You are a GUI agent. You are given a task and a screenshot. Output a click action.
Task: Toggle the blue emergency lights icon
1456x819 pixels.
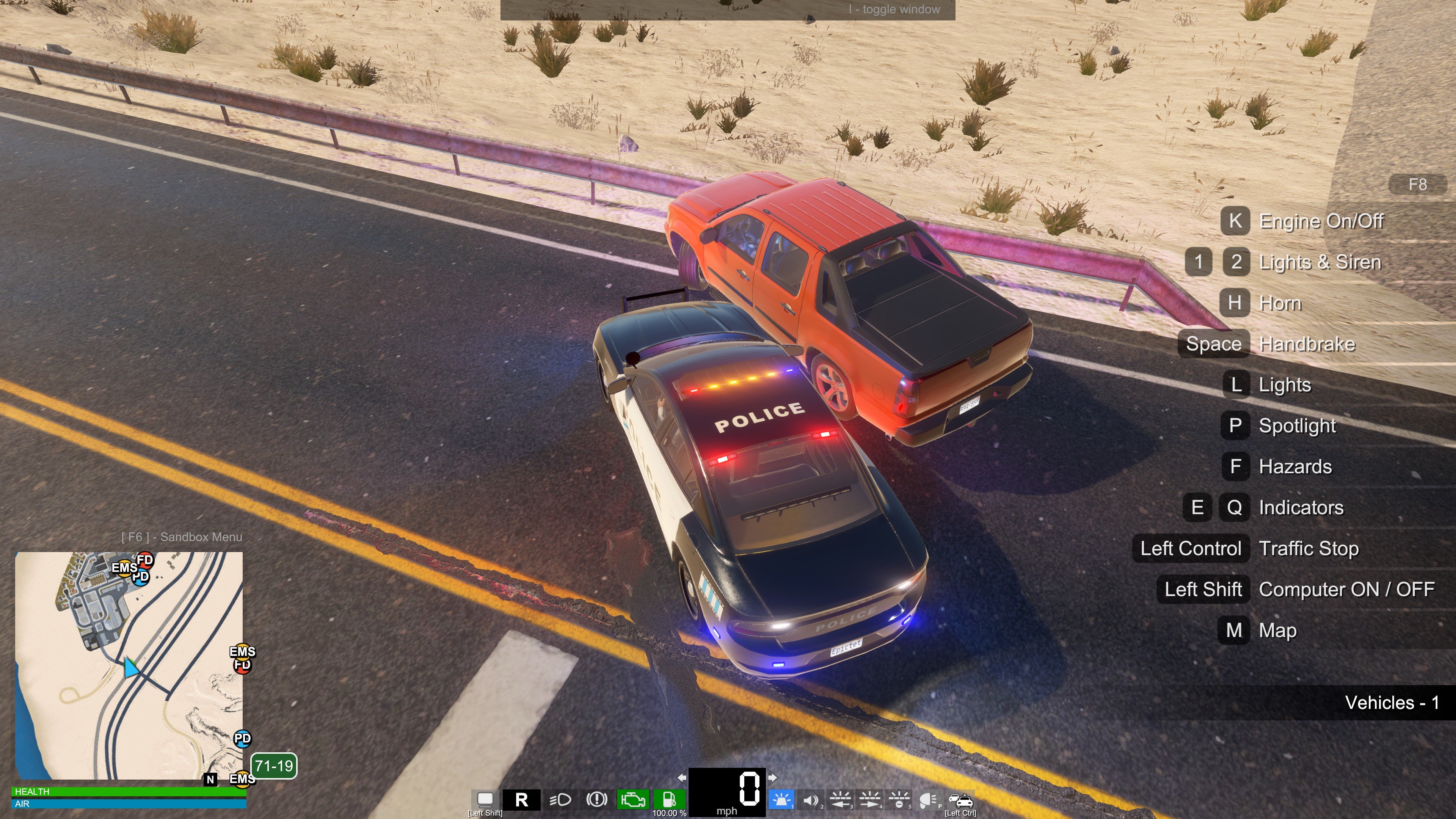pyautogui.click(x=782, y=800)
